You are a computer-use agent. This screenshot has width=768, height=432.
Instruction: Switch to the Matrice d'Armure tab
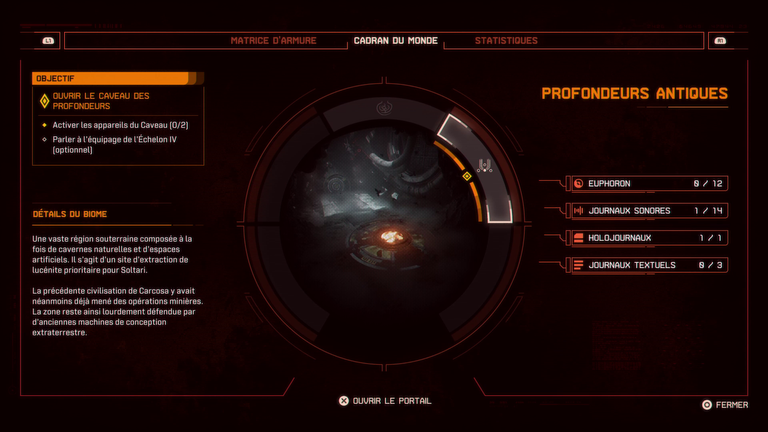coord(273,41)
